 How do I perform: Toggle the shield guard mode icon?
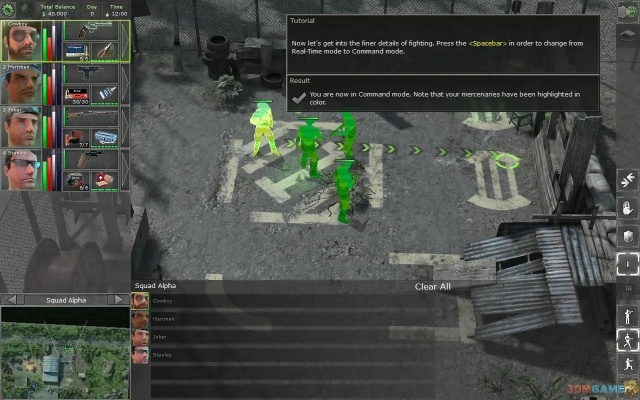(x=627, y=235)
